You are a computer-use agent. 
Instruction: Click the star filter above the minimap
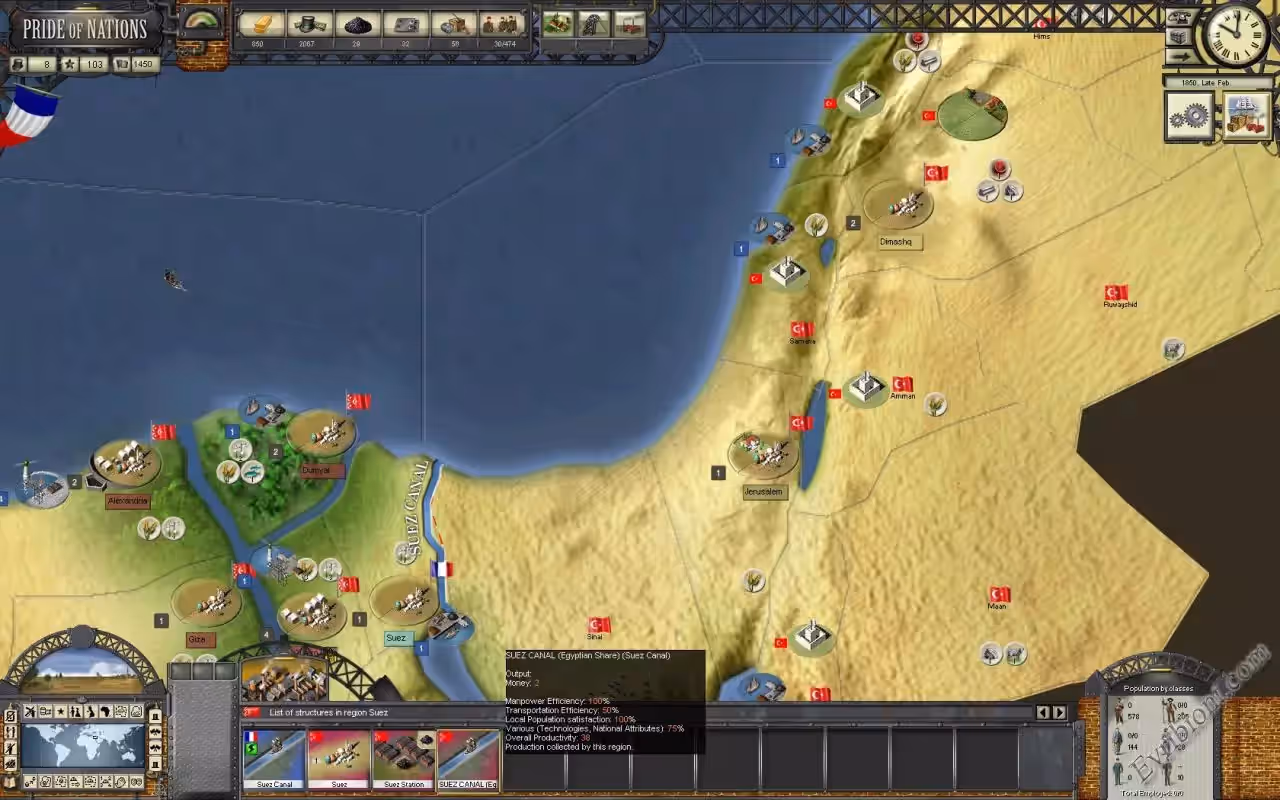(60, 712)
